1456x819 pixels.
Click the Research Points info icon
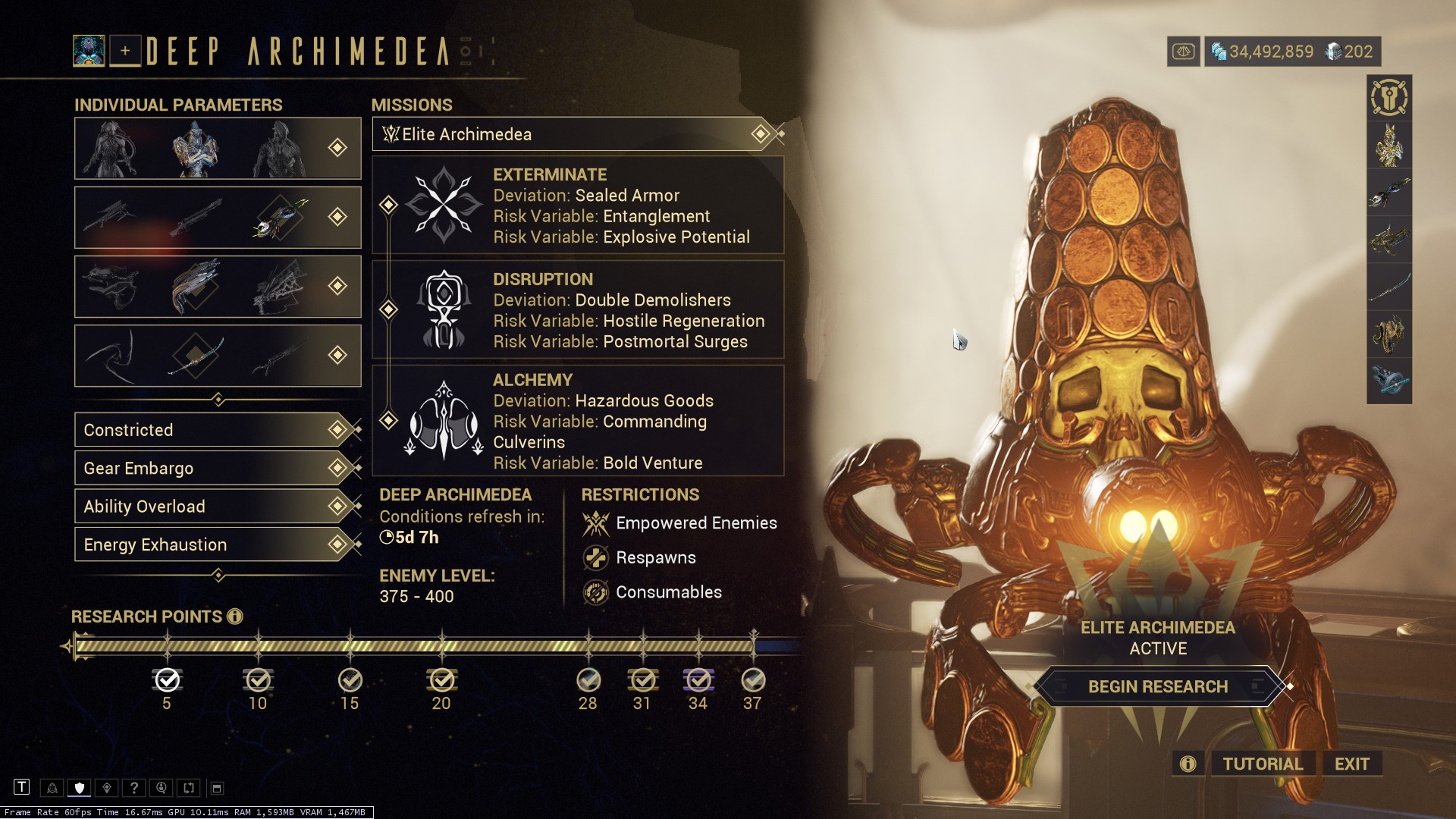click(235, 617)
